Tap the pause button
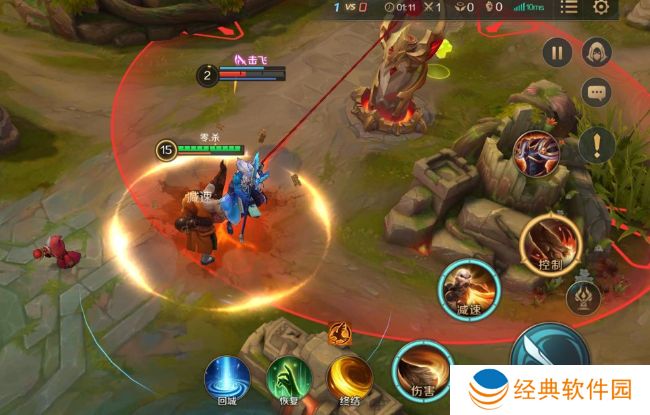The width and height of the screenshot is (650, 415). point(557,52)
